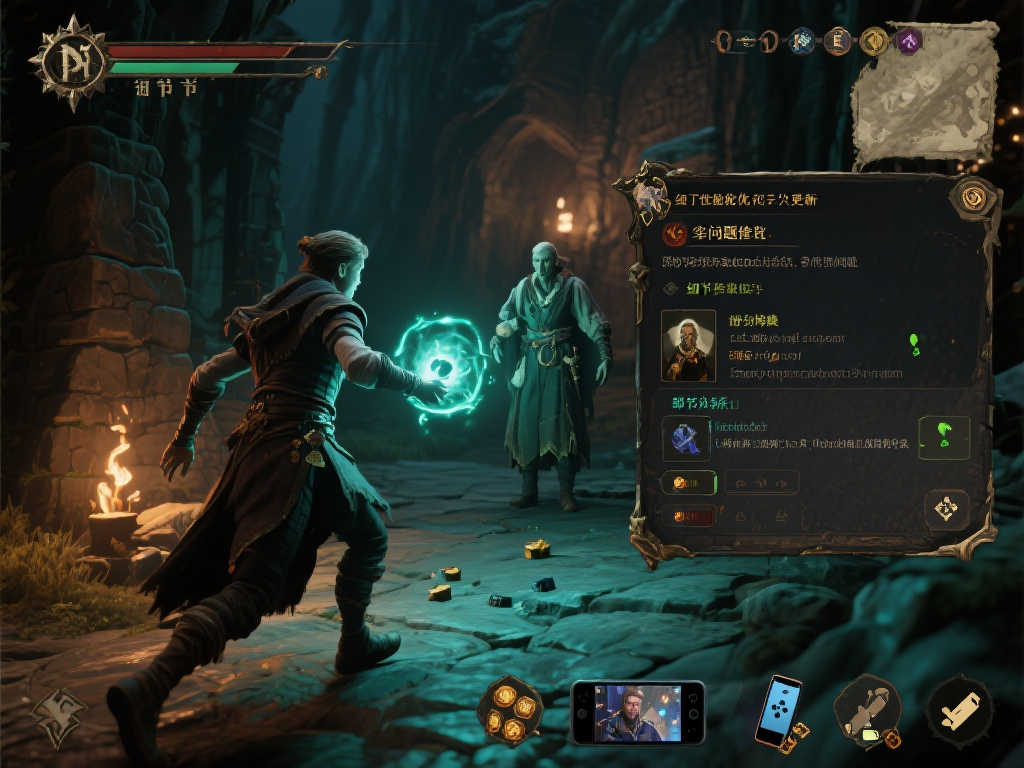Image resolution: width=1024 pixels, height=768 pixels.
Task: Activate the hammer ability icon
Action: 958,711
